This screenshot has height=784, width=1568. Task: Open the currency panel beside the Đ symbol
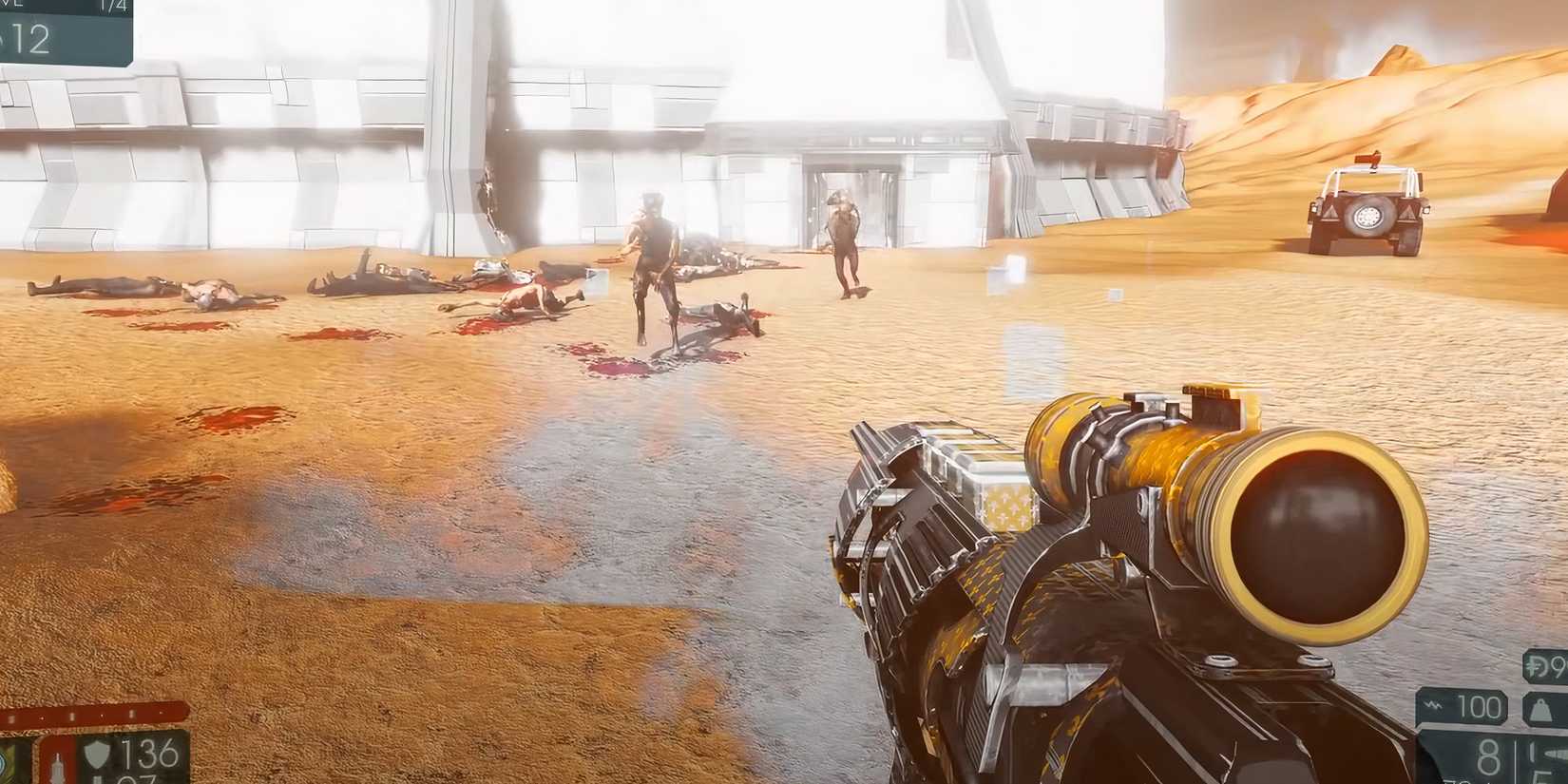click(1549, 666)
